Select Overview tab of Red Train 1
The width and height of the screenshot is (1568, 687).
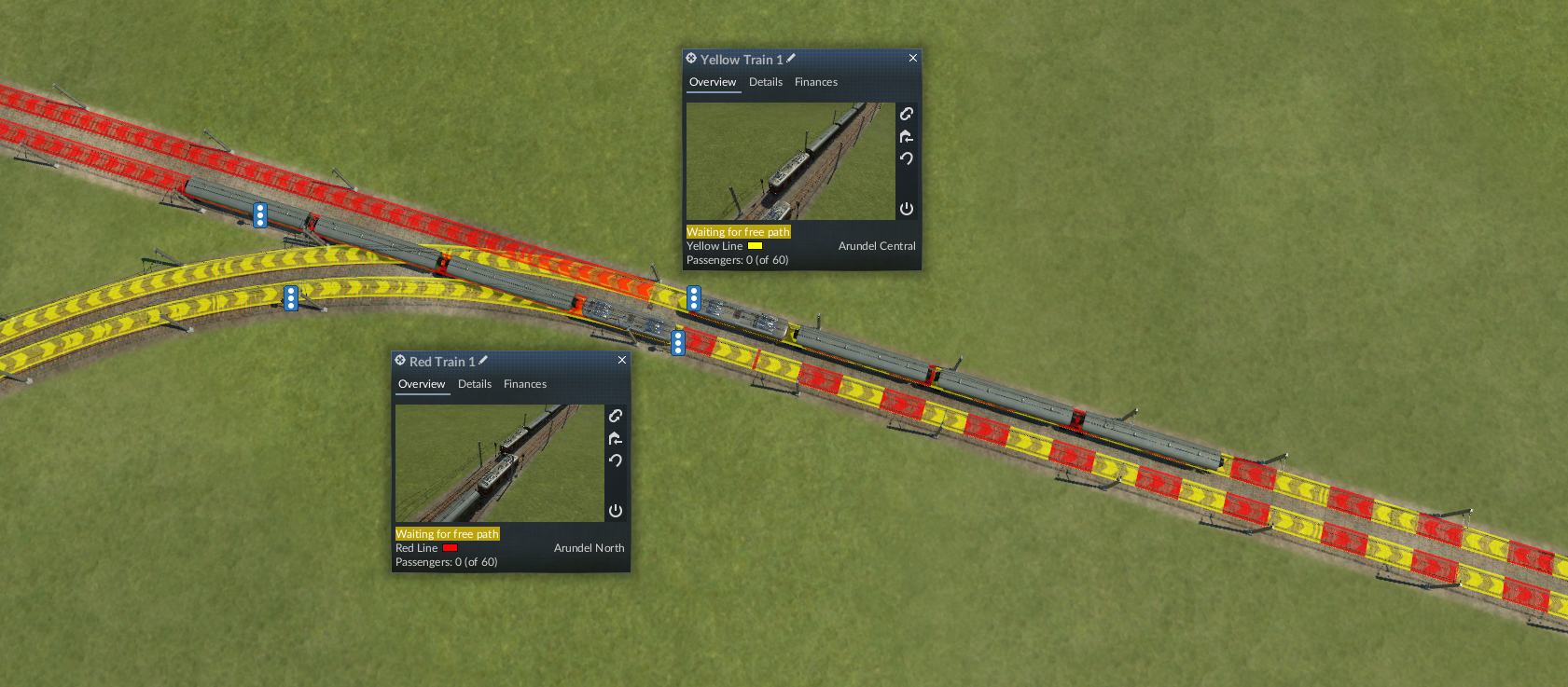tap(422, 384)
